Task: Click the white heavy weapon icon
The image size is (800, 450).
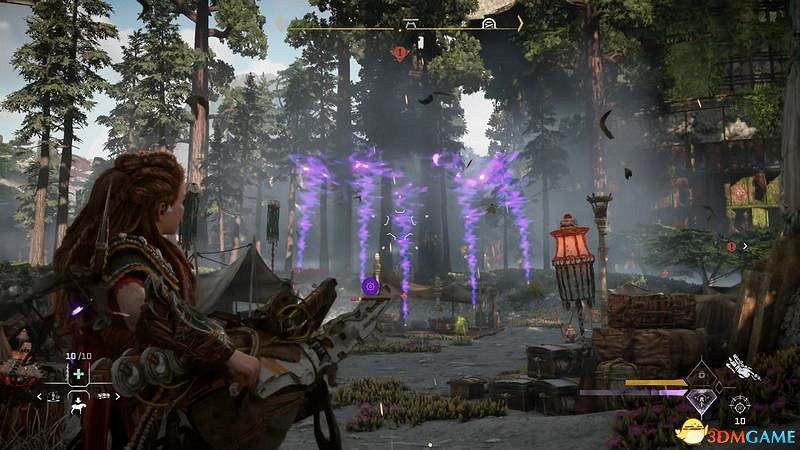Action: [742, 368]
